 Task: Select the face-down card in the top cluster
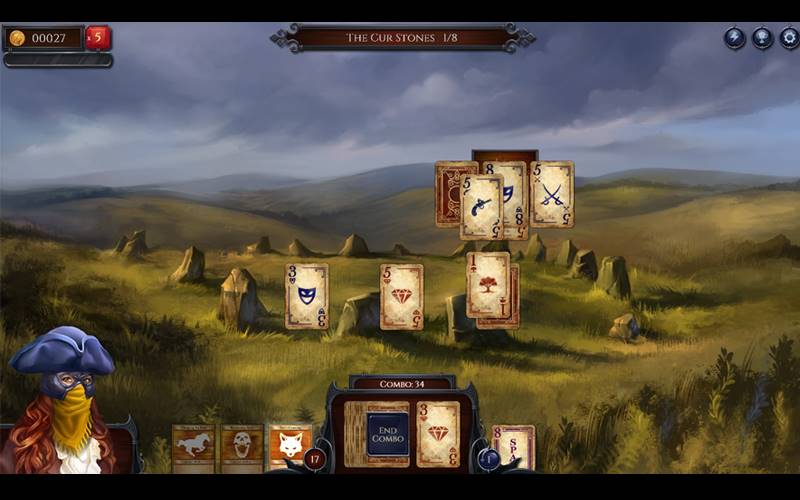click(447, 193)
